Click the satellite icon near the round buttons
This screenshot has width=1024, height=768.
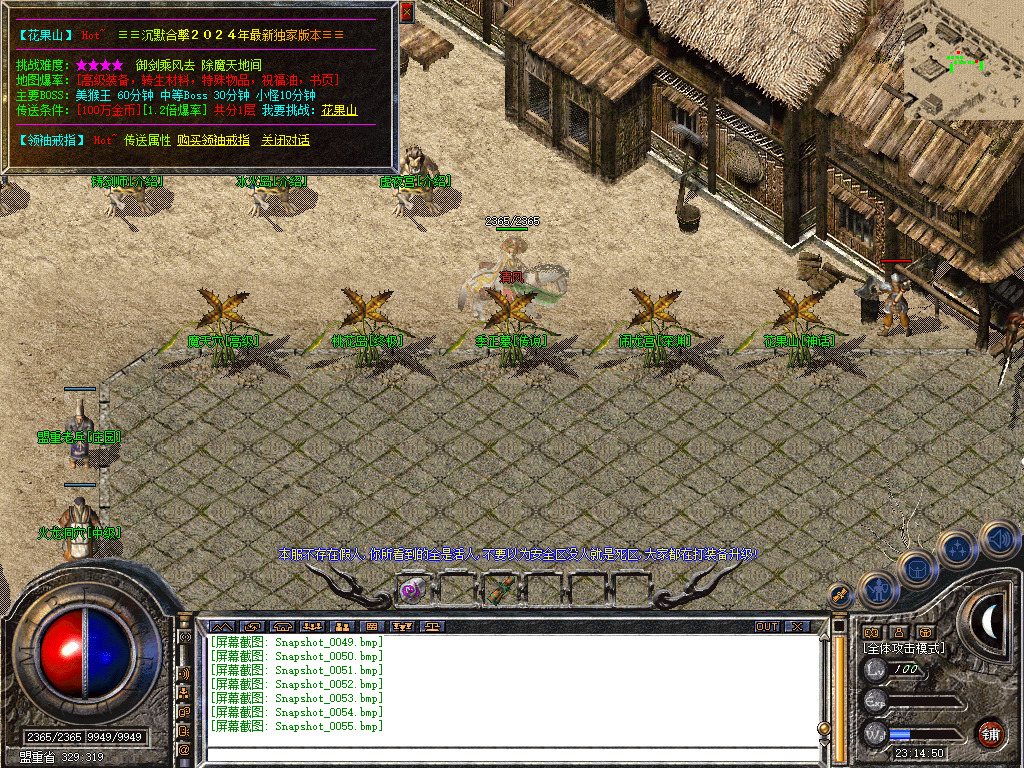point(841,594)
